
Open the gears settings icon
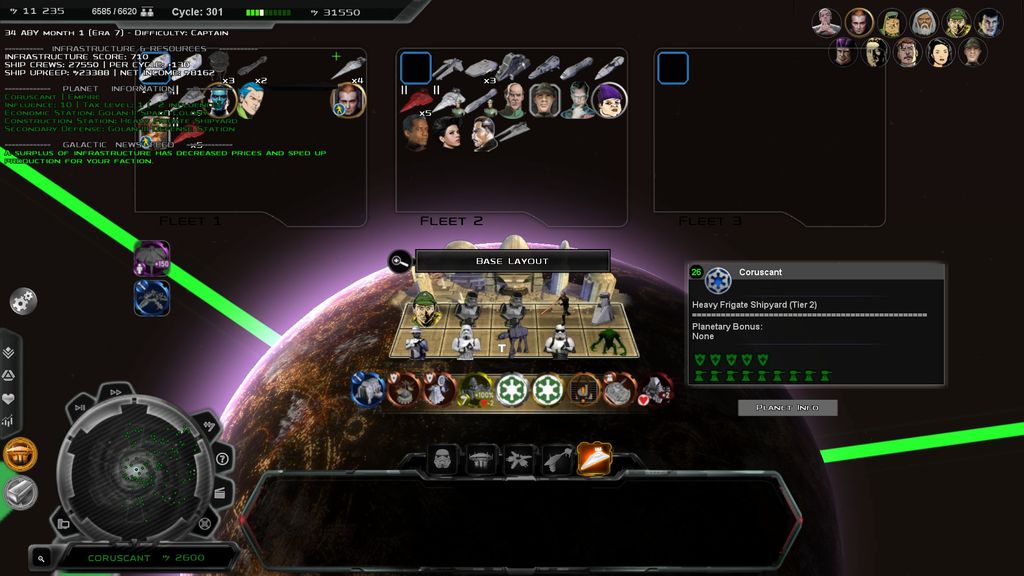pos(23,299)
